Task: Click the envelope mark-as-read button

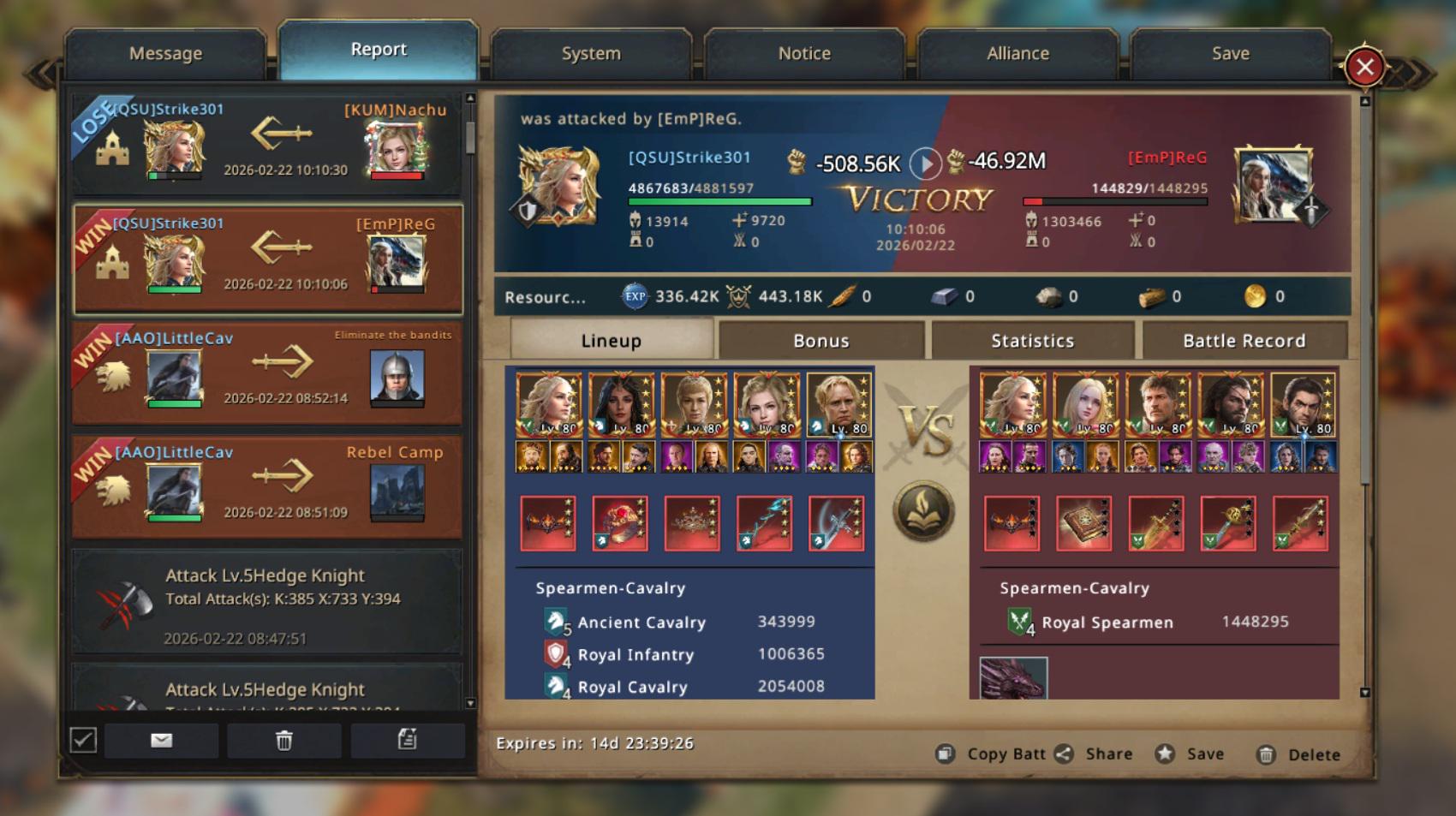Action: 161,741
